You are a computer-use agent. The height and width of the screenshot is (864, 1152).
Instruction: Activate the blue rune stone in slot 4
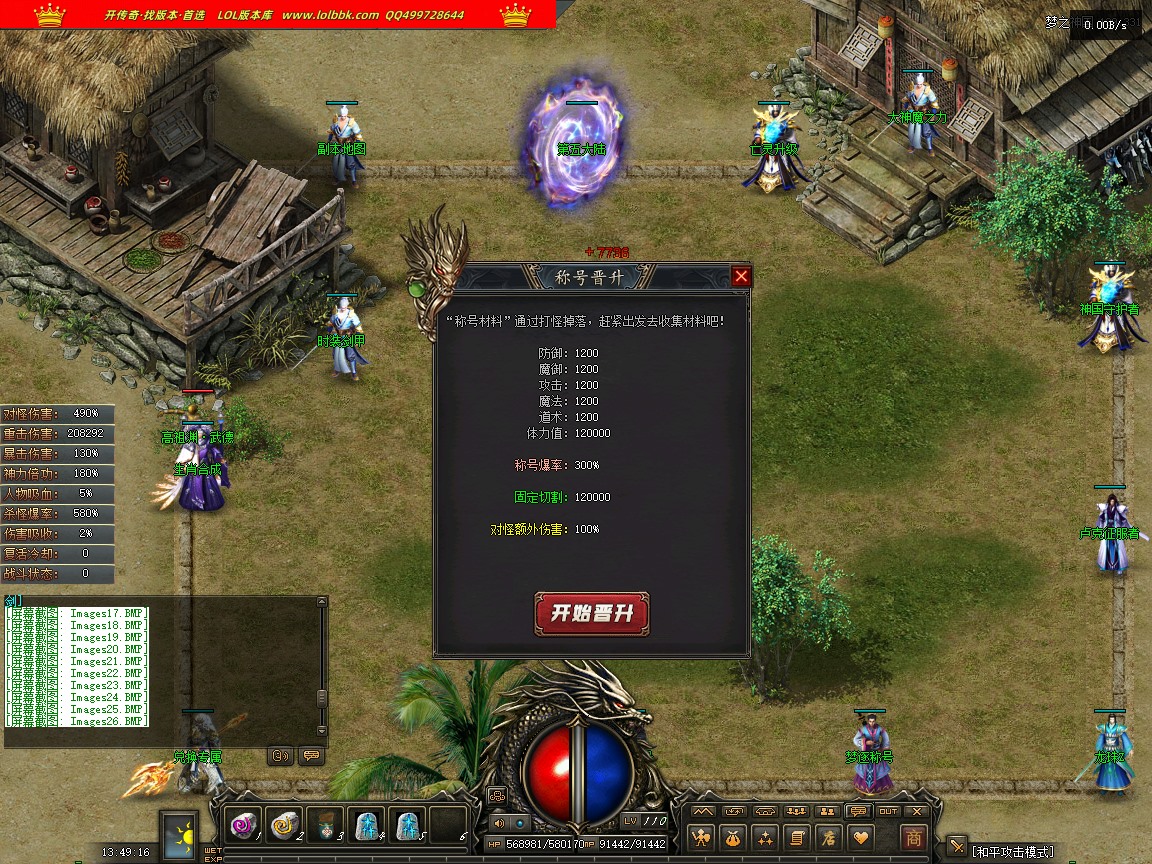click(x=367, y=825)
